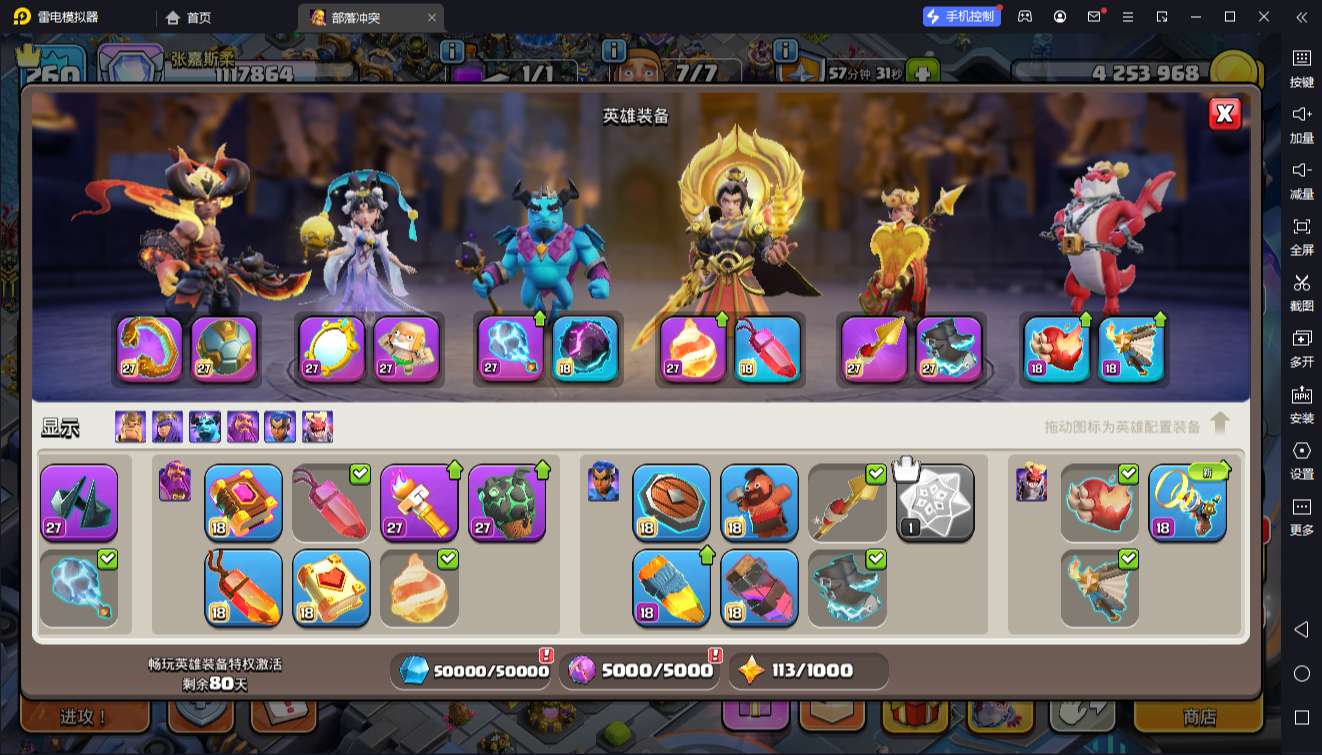1322x755 pixels.
Task: Select the Hog Rider puppet equipment
Action: pos(759,502)
